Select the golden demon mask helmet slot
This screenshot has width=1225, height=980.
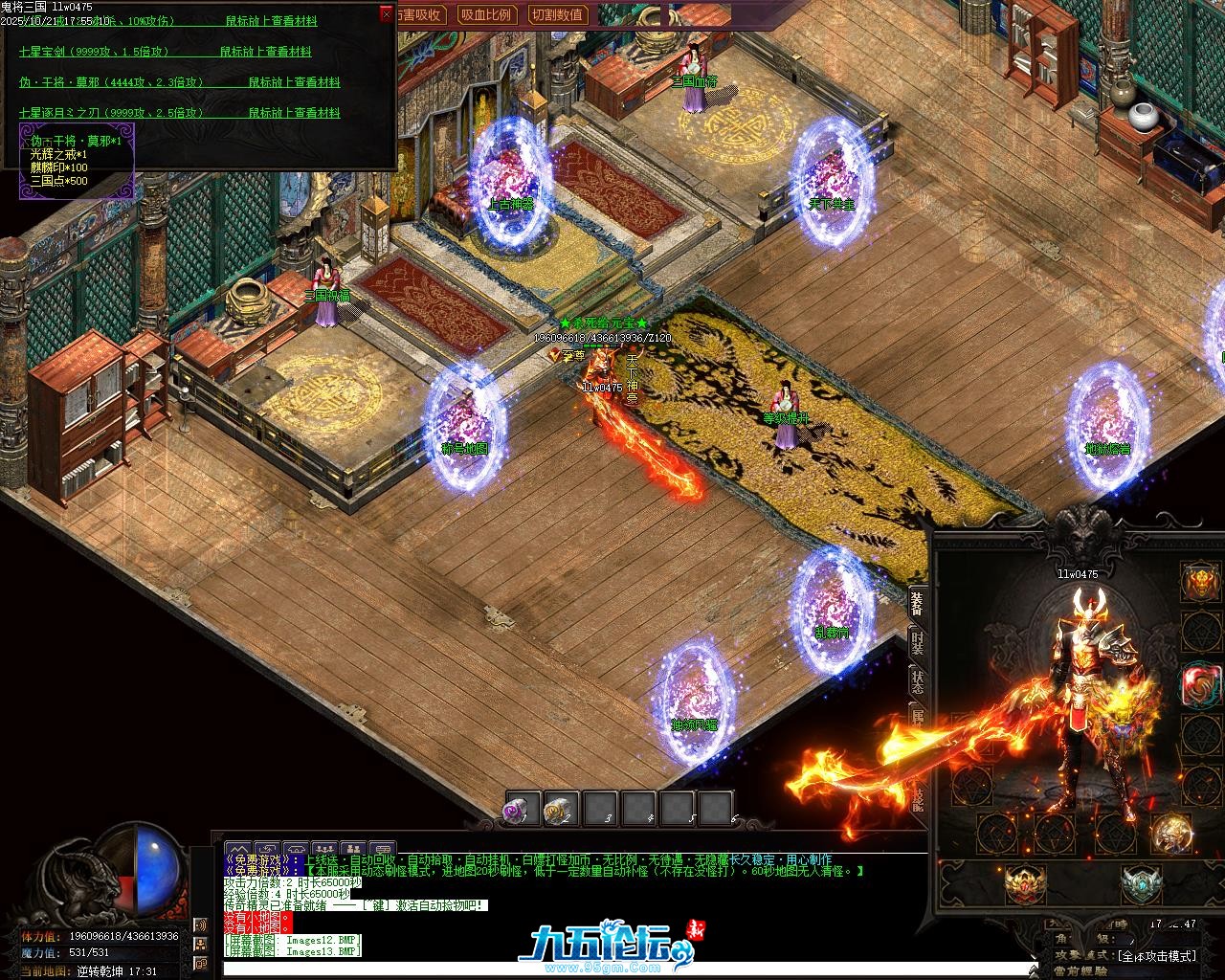(1199, 581)
